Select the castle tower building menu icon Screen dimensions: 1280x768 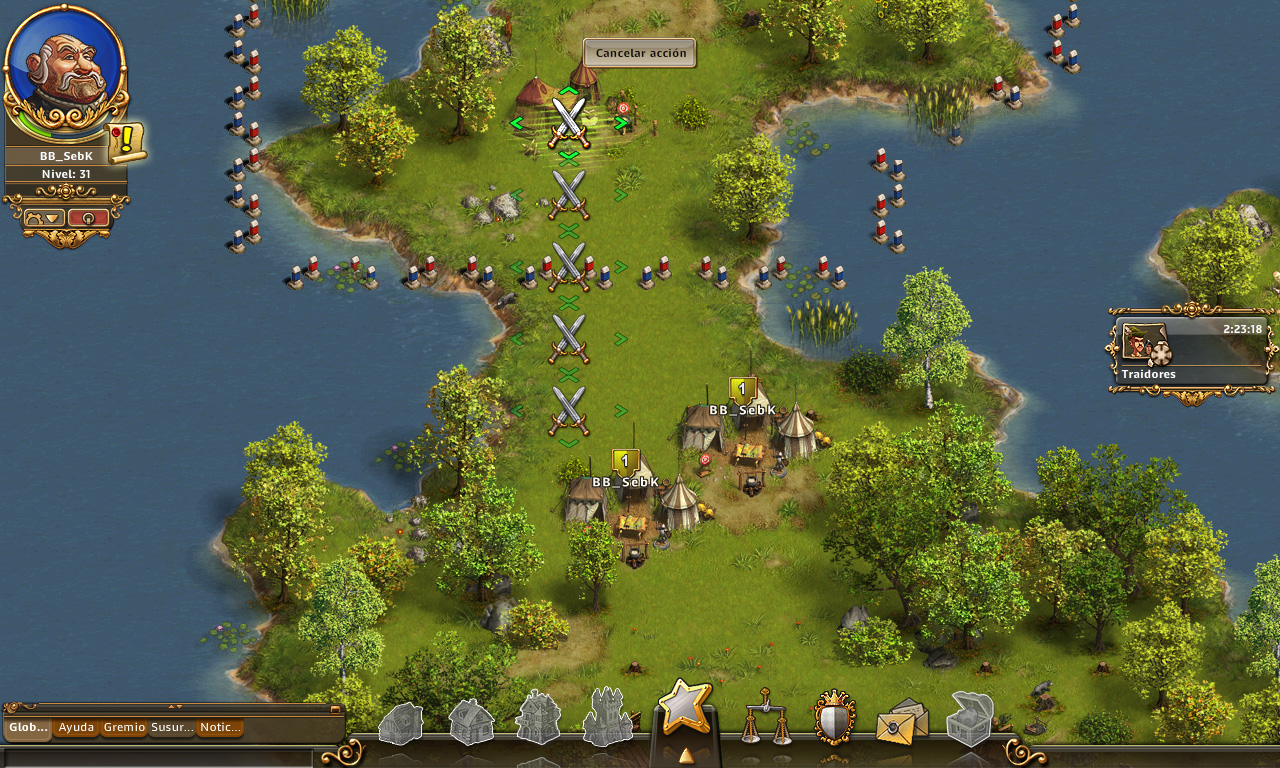point(607,718)
